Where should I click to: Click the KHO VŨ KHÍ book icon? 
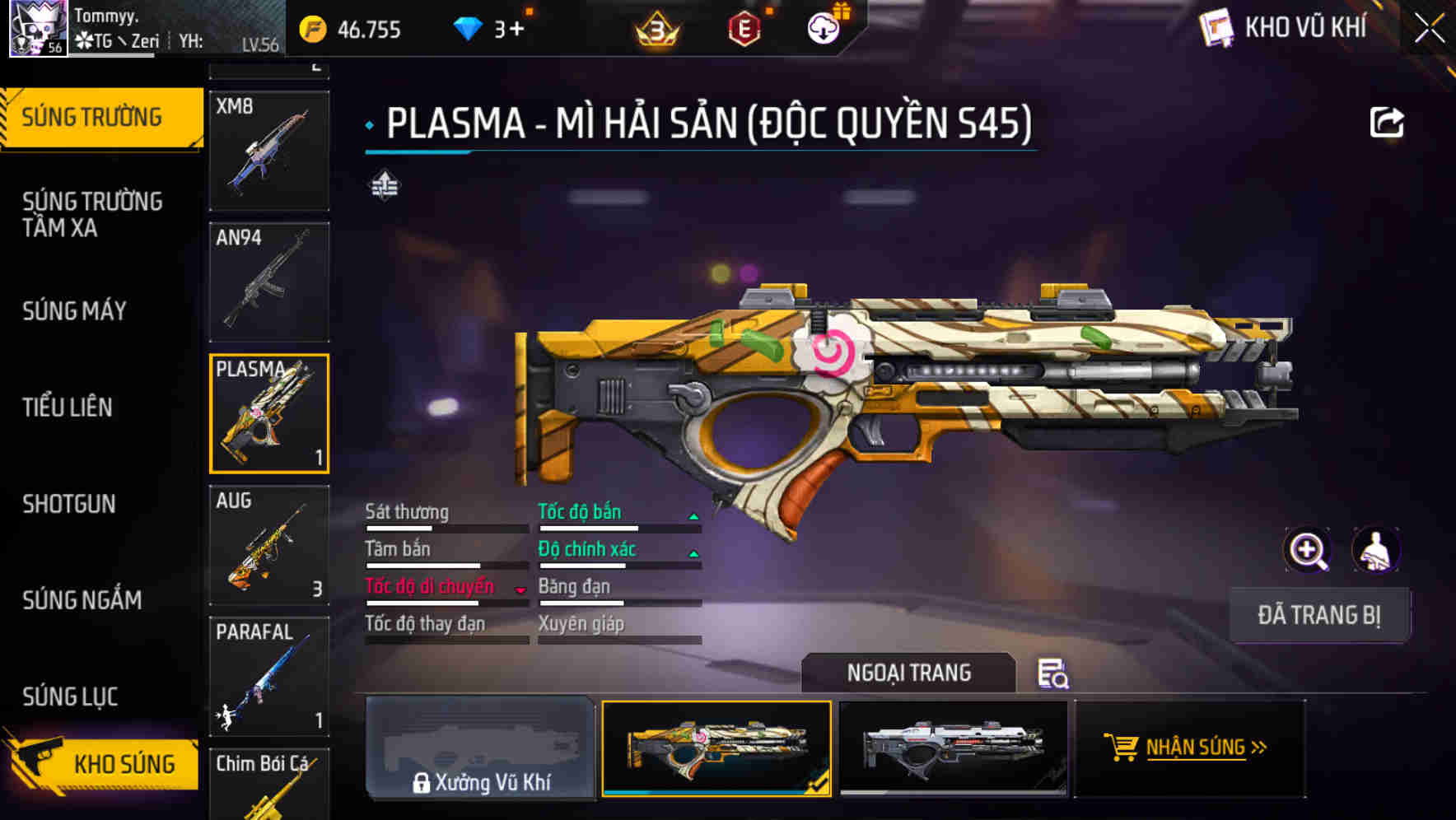1216,27
